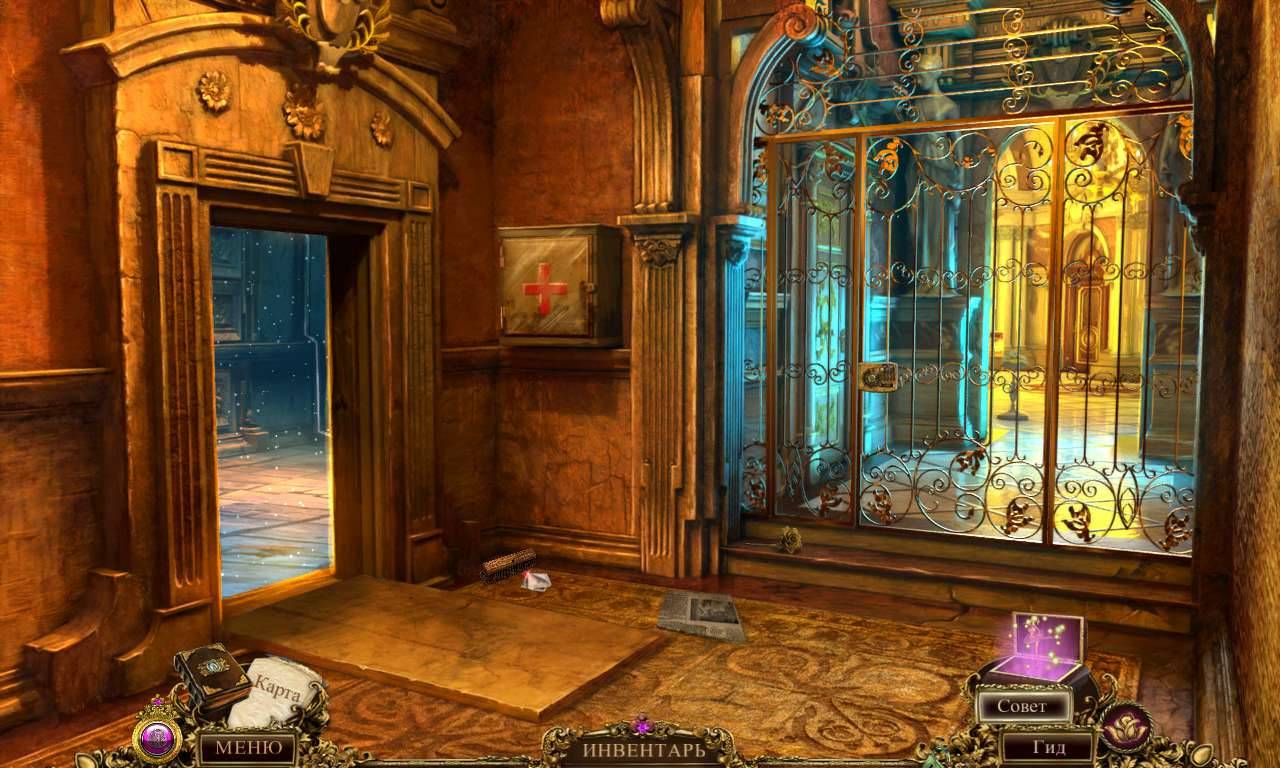The height and width of the screenshot is (768, 1280).
Task: Use the Совет hint button
Action: click(x=1021, y=706)
